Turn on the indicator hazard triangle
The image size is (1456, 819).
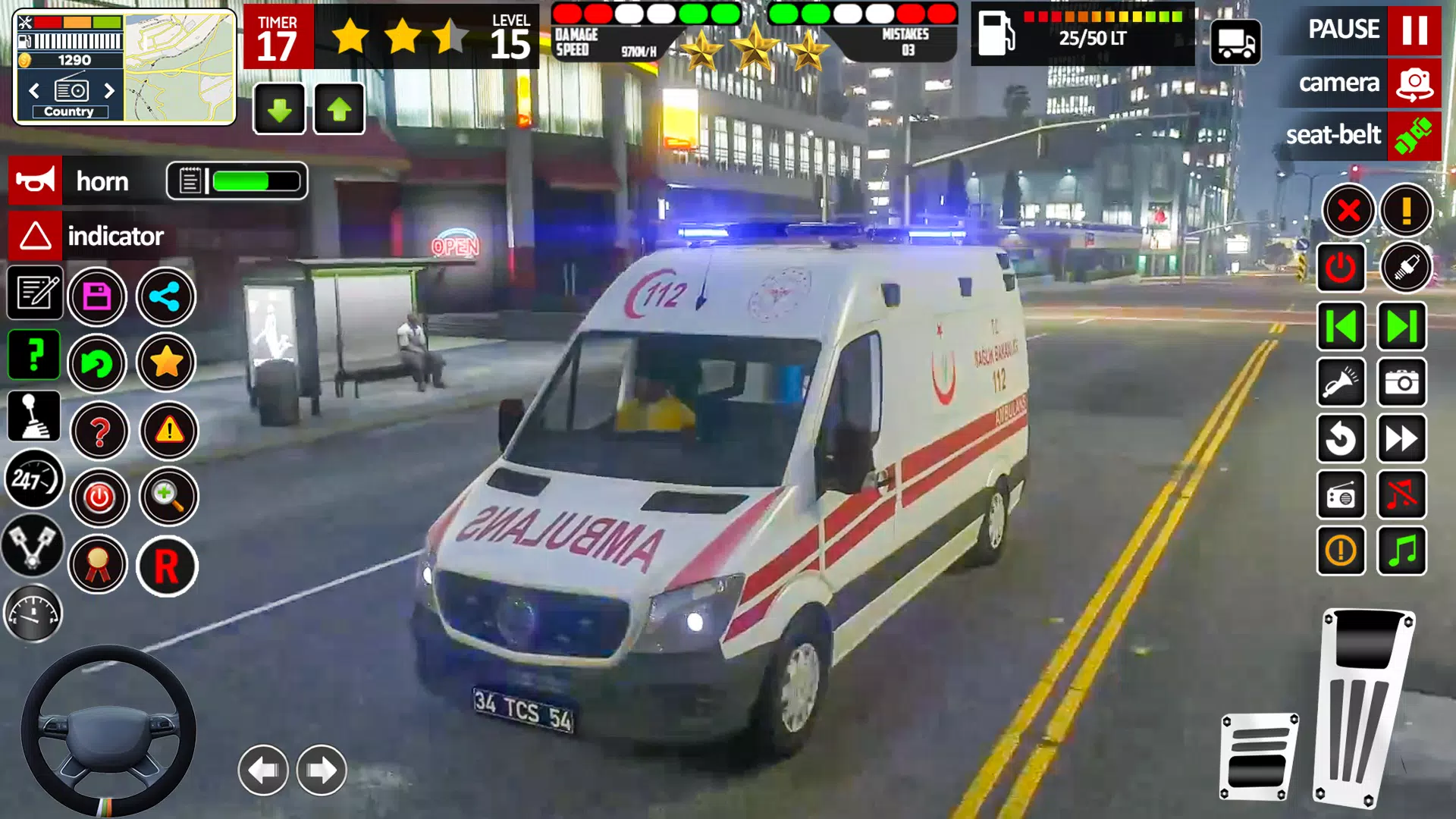click(35, 236)
